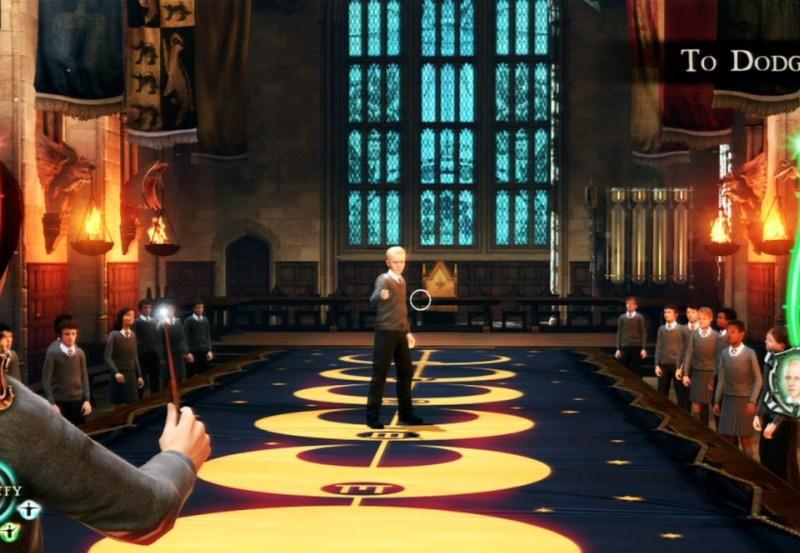
Task: Select the teal Stupefy spell ring
Action: tap(4, 491)
